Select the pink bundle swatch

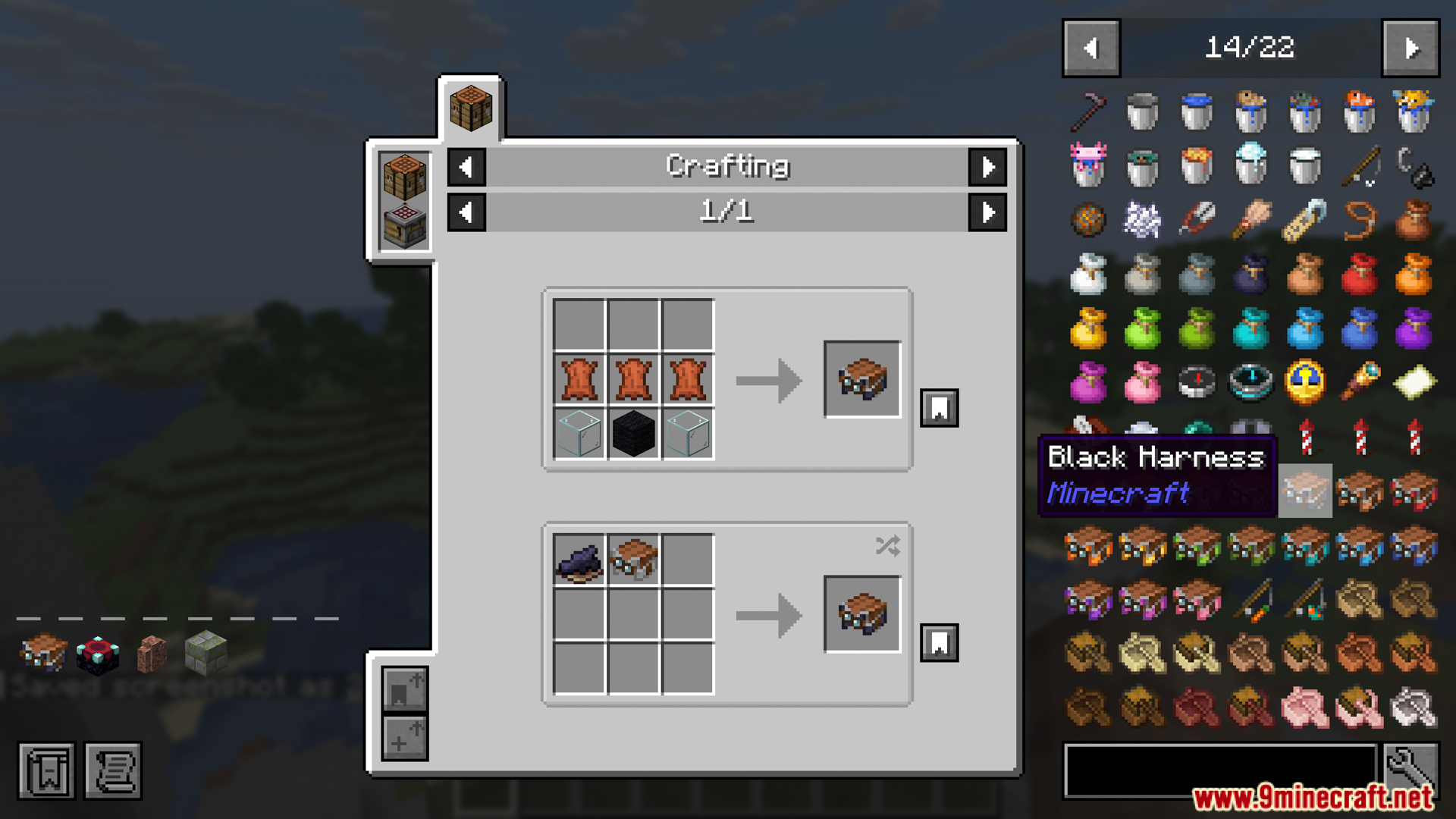(x=1142, y=383)
